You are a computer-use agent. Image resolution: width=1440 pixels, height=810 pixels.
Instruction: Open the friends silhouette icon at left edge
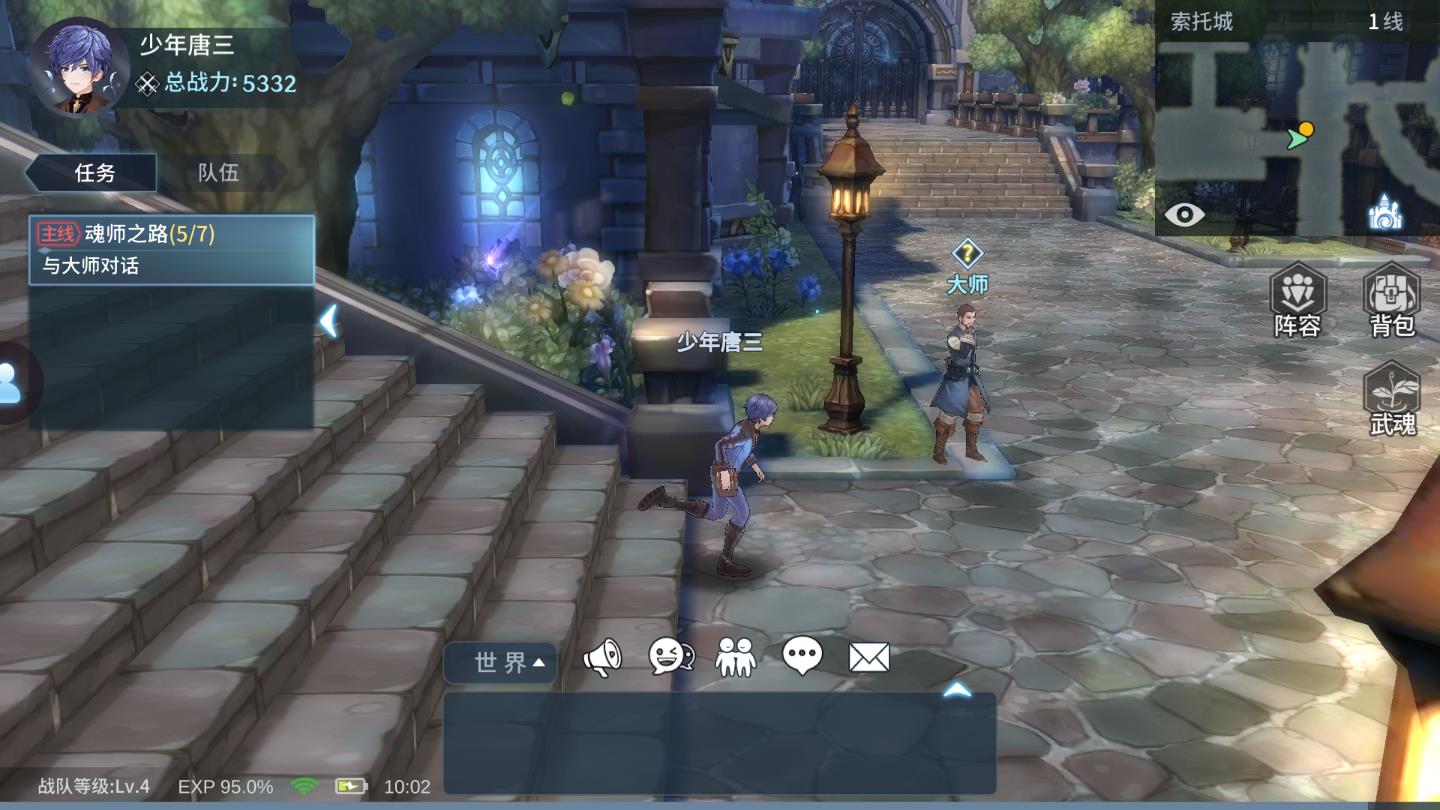(x=12, y=383)
